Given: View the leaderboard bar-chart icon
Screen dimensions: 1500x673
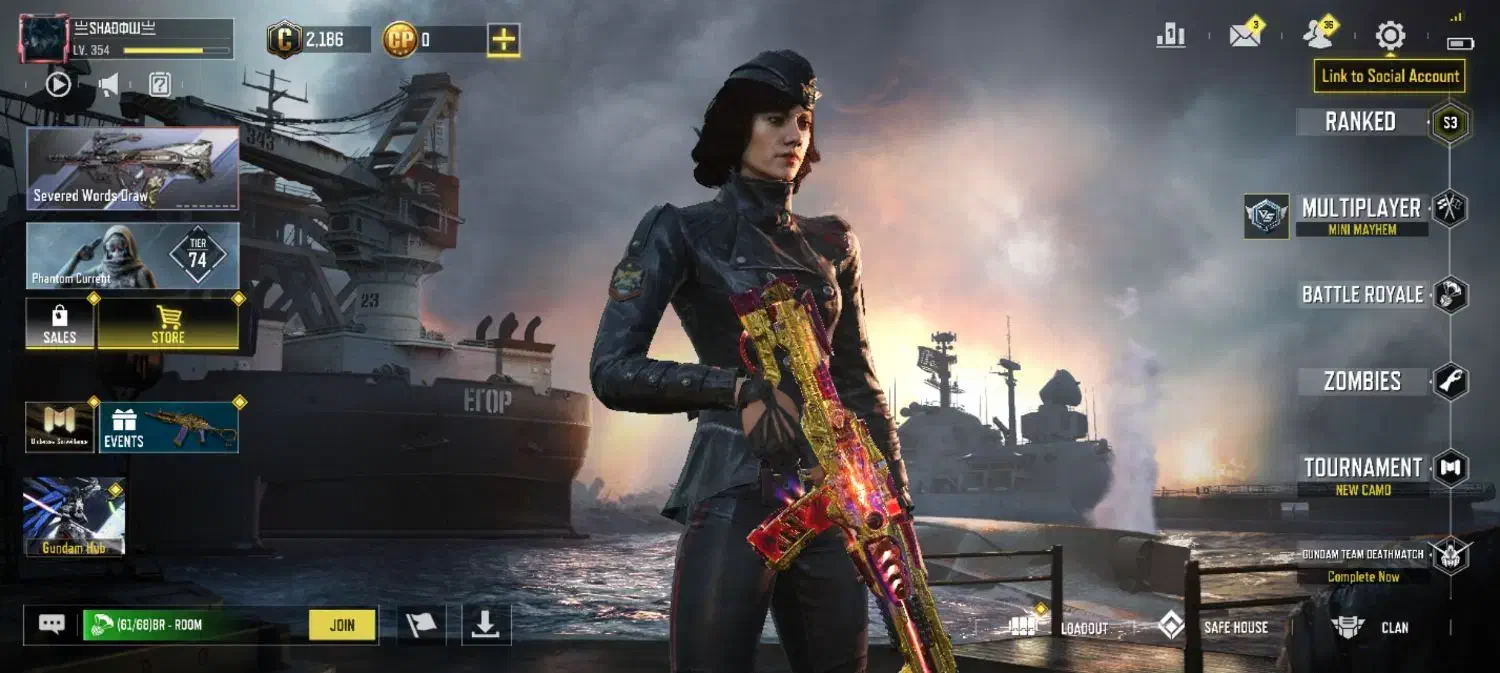Looking at the screenshot, I should click(1171, 37).
